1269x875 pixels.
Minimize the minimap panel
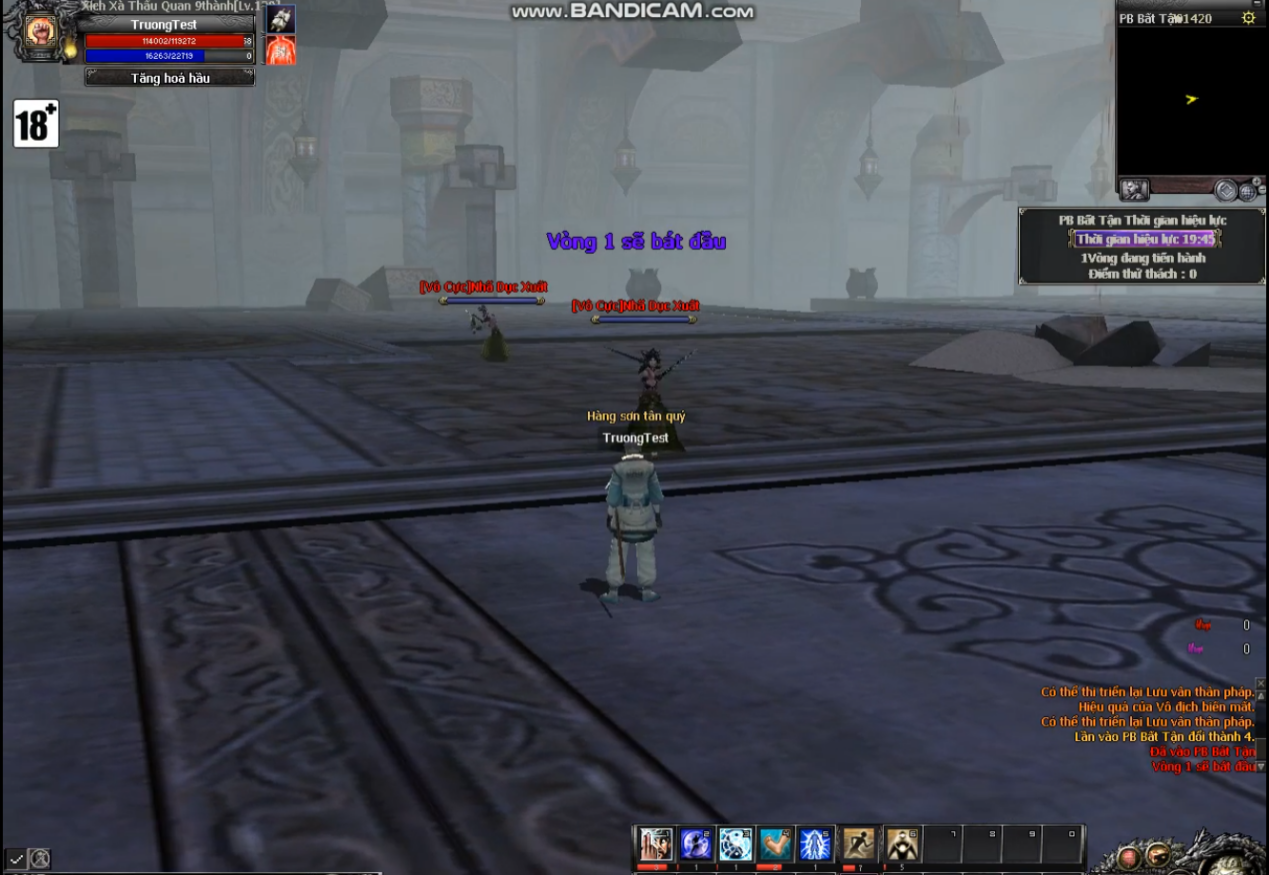[1257, 4]
